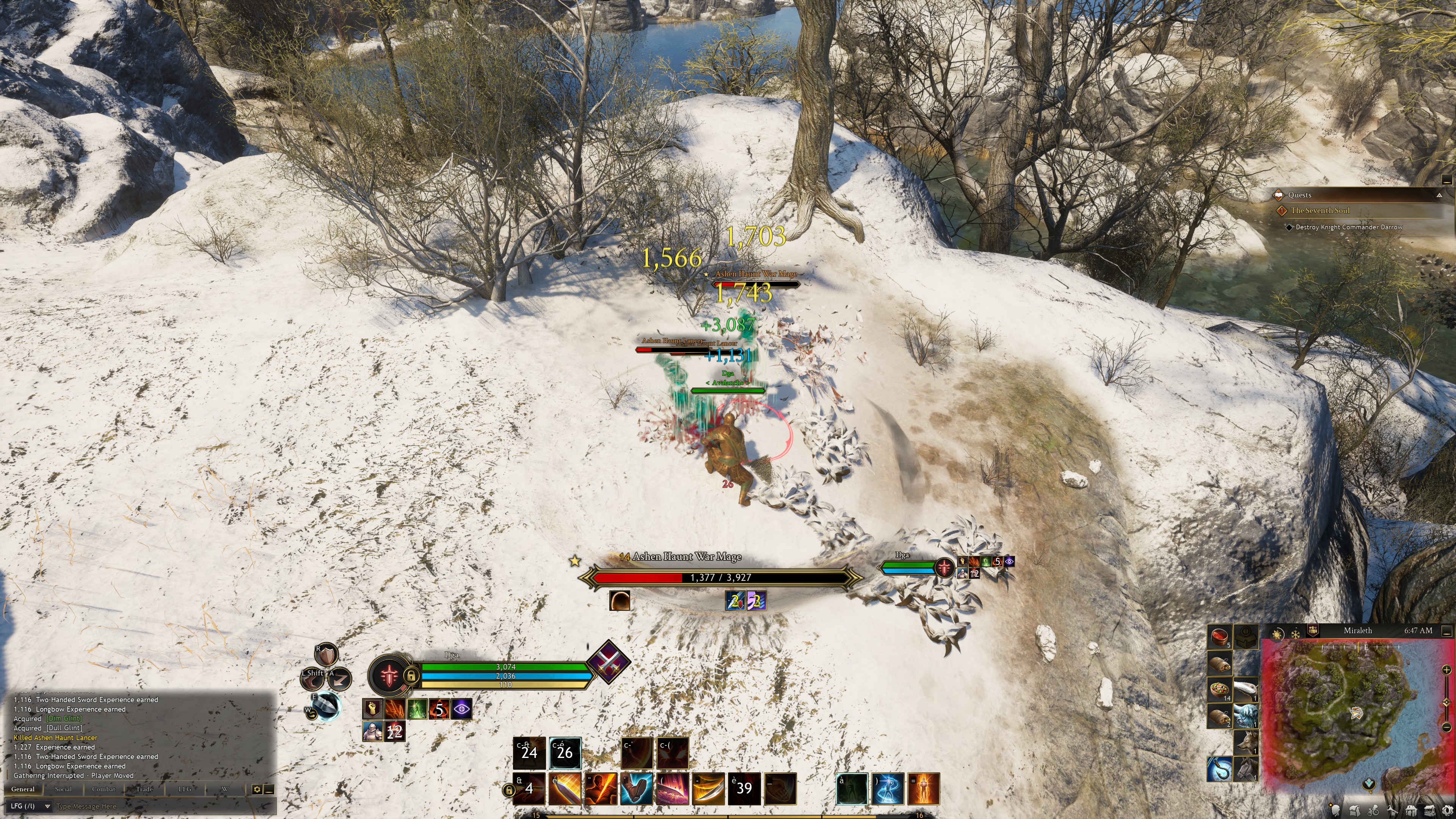Viewport: 1456px width, 819px height.
Task: Zoom in on the minimap
Action: [x=1446, y=670]
